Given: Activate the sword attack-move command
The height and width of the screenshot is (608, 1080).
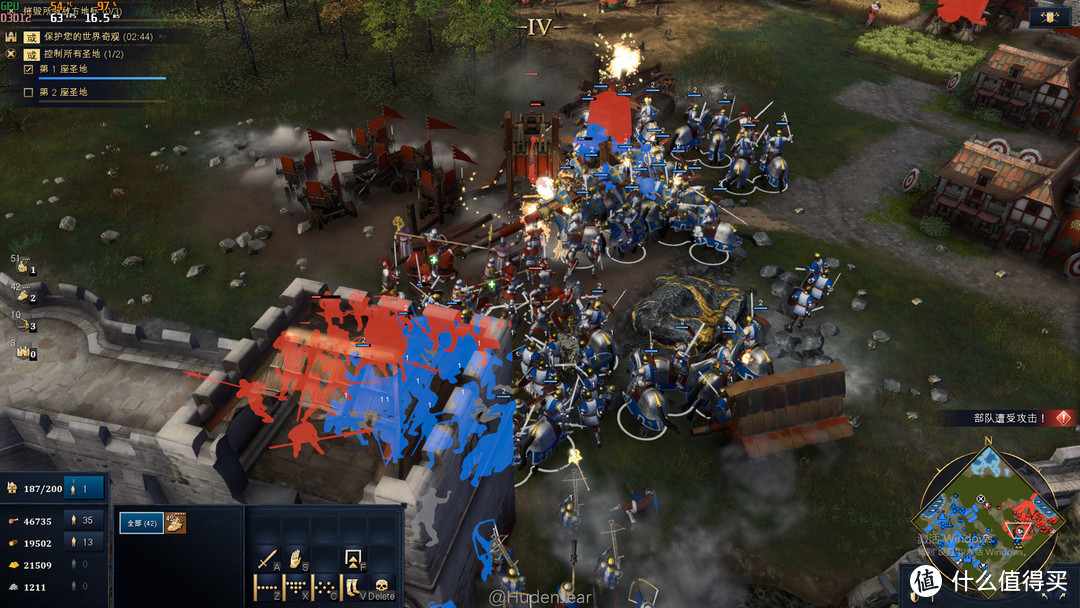Looking at the screenshot, I should pyautogui.click(x=267, y=559).
